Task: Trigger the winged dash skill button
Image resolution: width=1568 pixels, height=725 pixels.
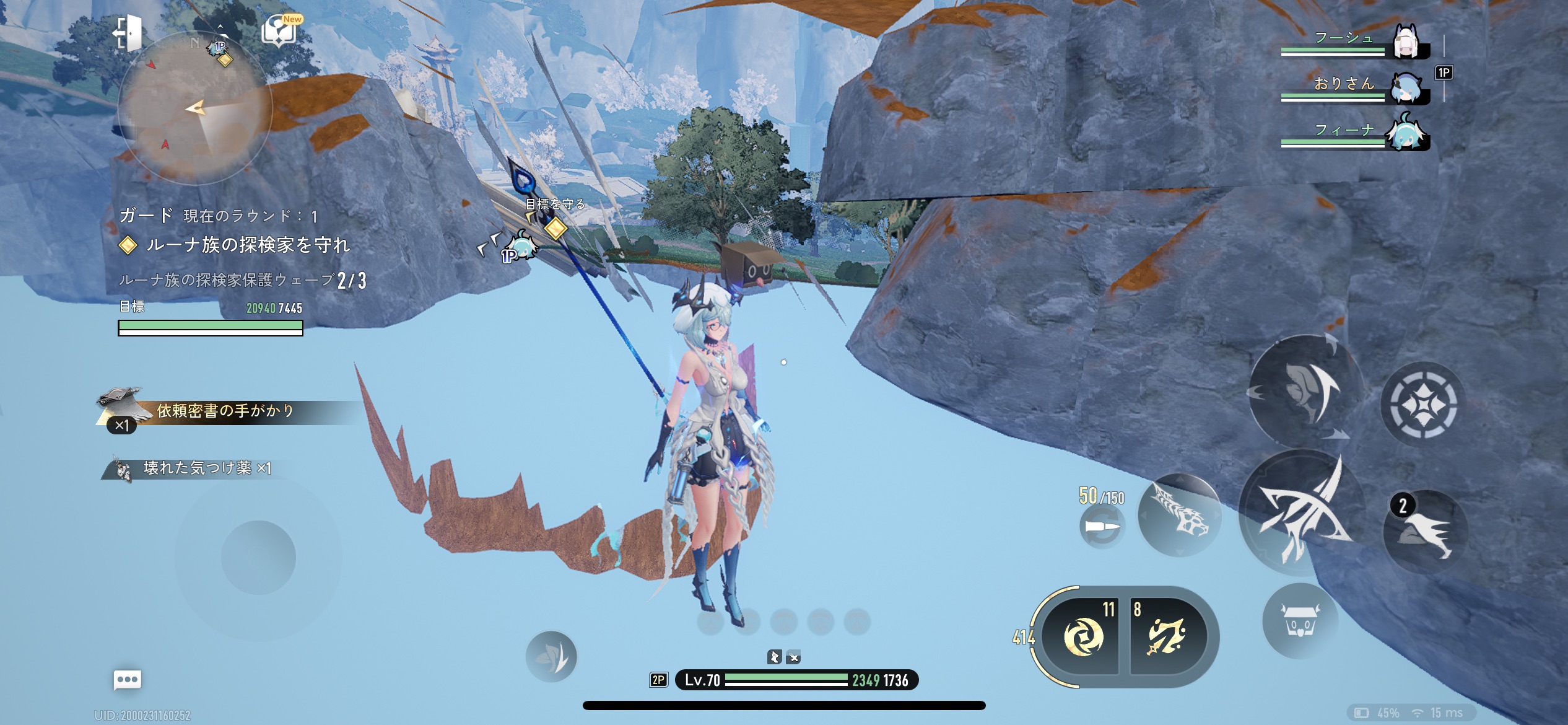Action: (x=1305, y=390)
